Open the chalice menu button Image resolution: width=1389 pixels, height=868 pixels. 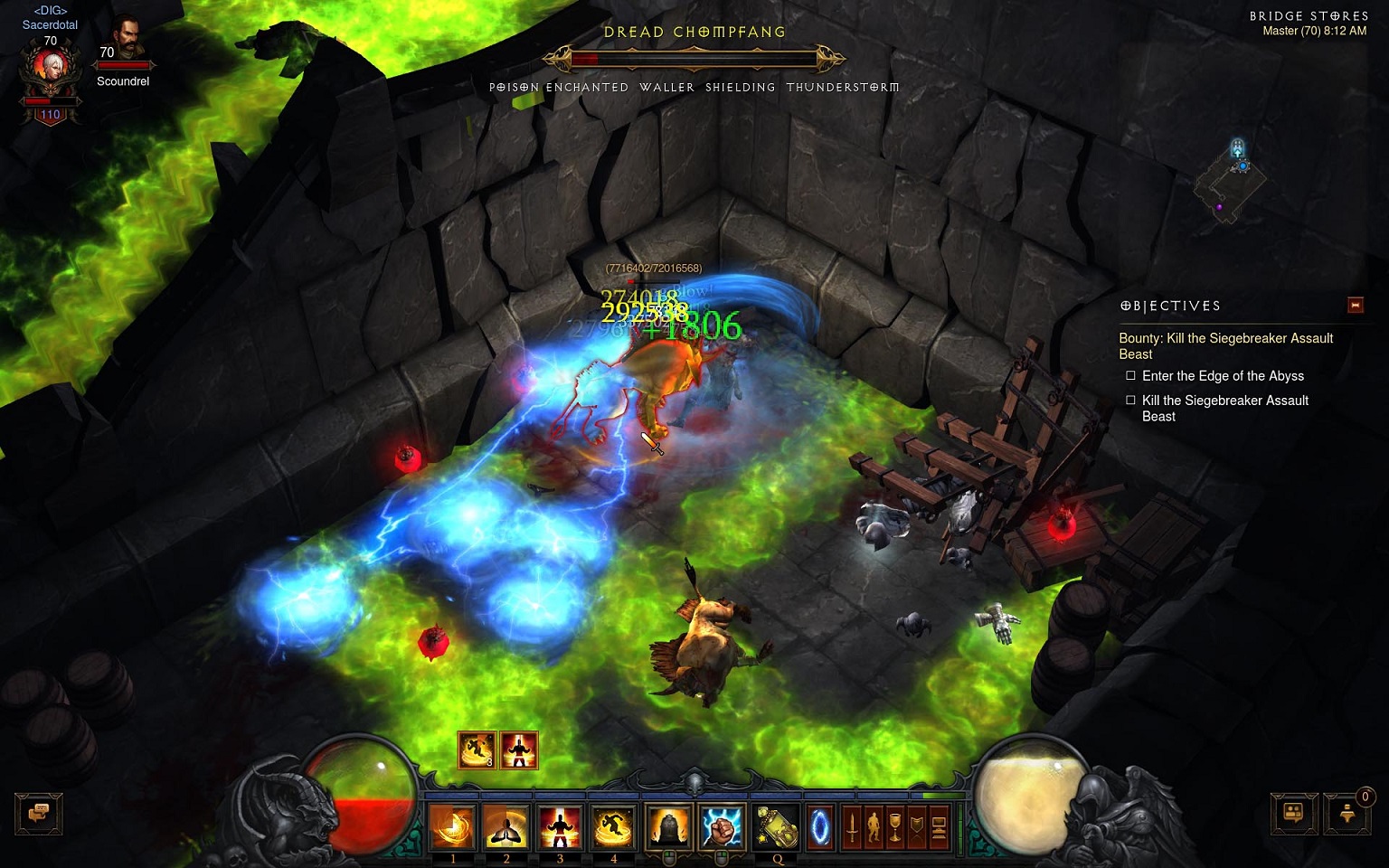[894, 826]
